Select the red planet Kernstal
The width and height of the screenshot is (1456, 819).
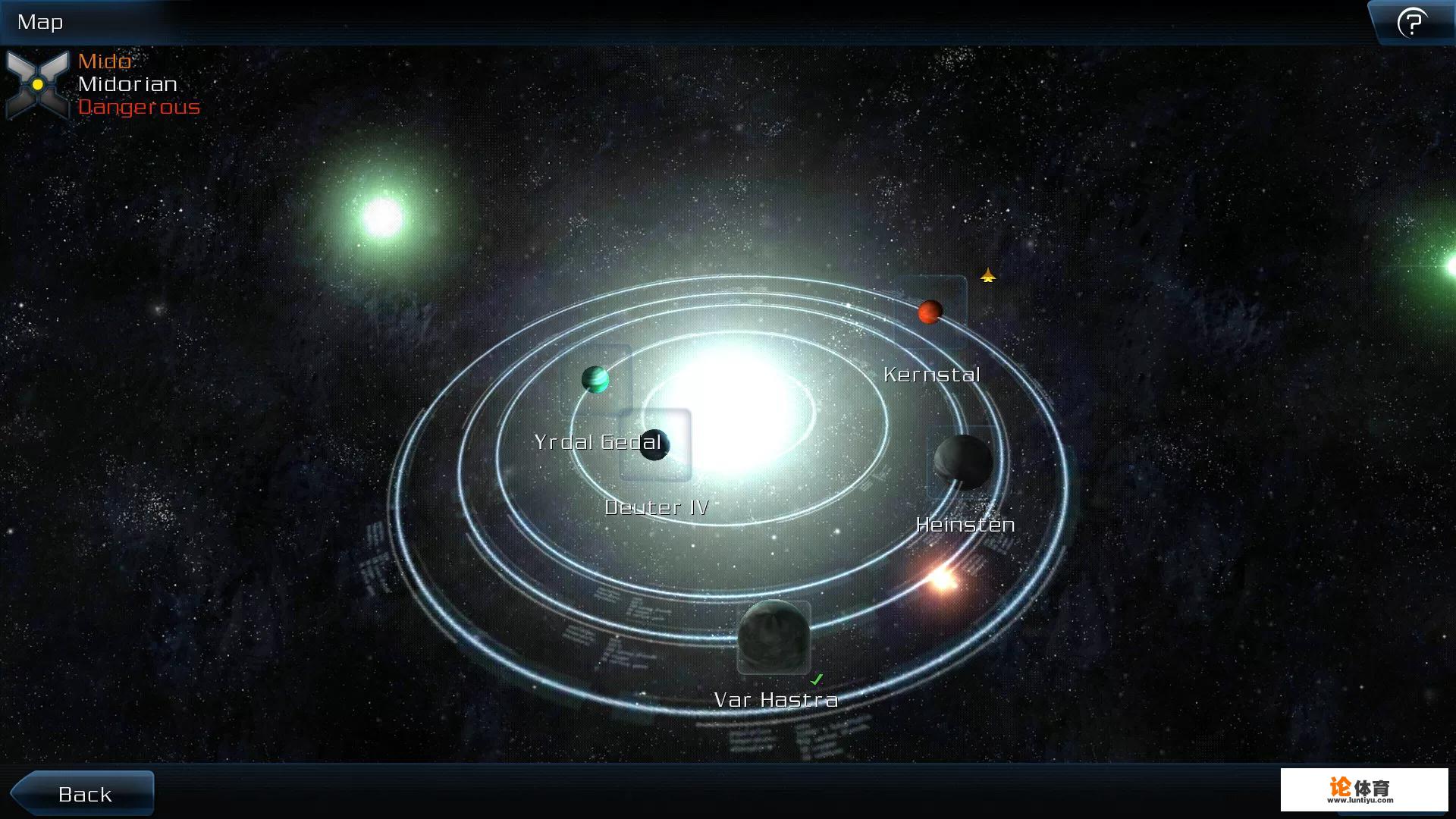[x=930, y=312]
